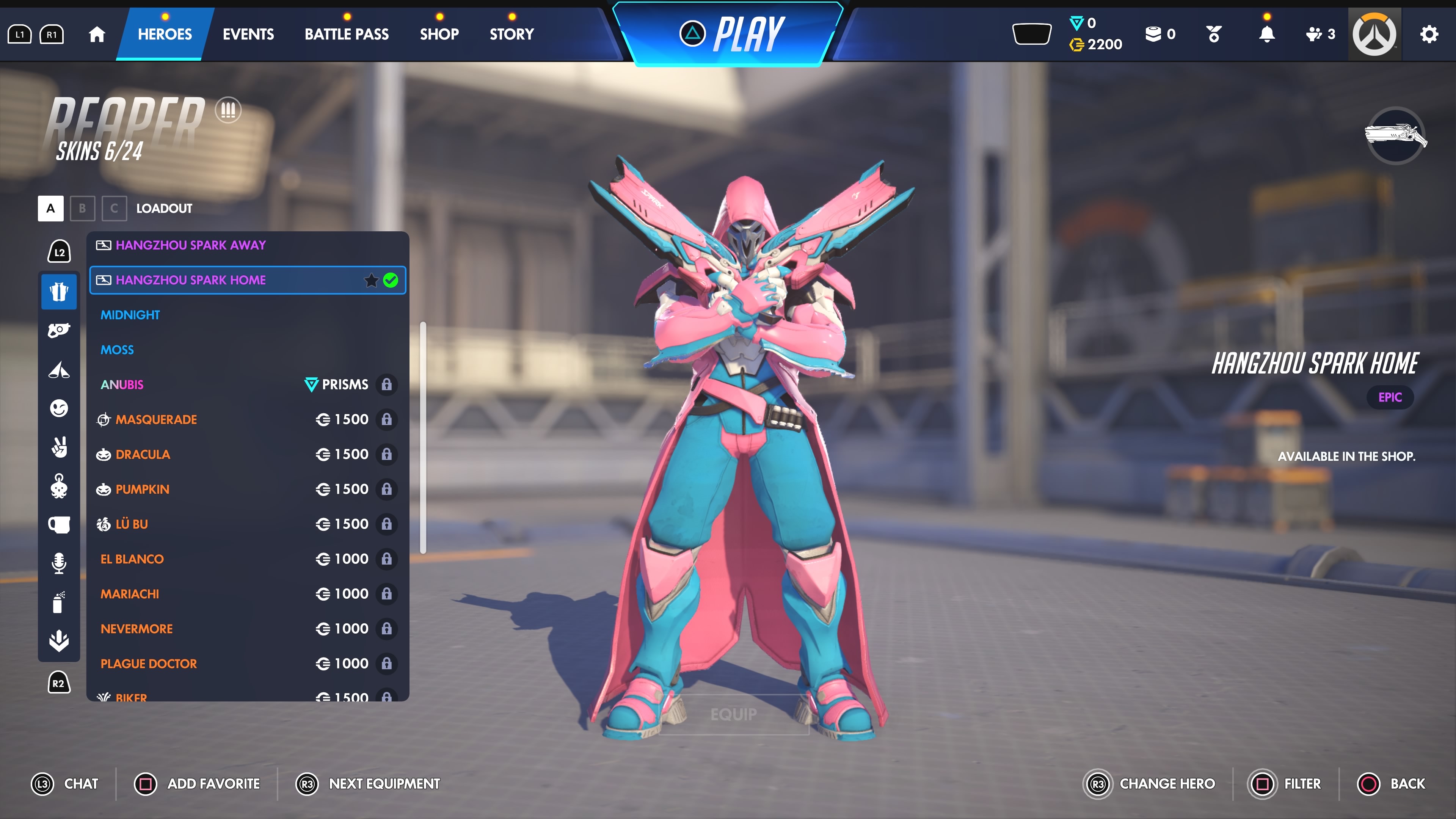Go to the Story tab
1456x819 pixels.
point(511,34)
